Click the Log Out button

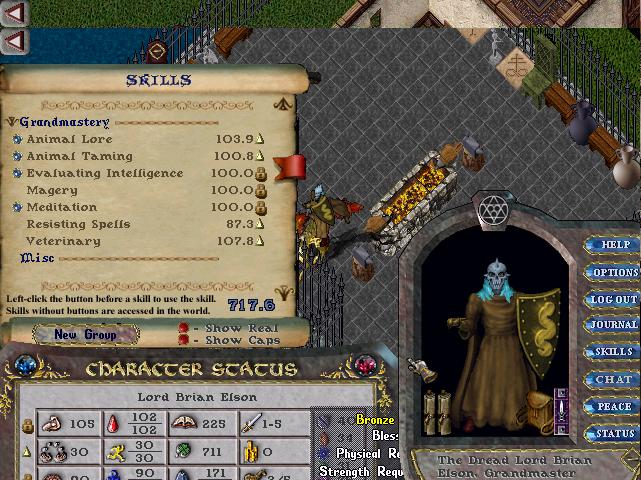(614, 299)
